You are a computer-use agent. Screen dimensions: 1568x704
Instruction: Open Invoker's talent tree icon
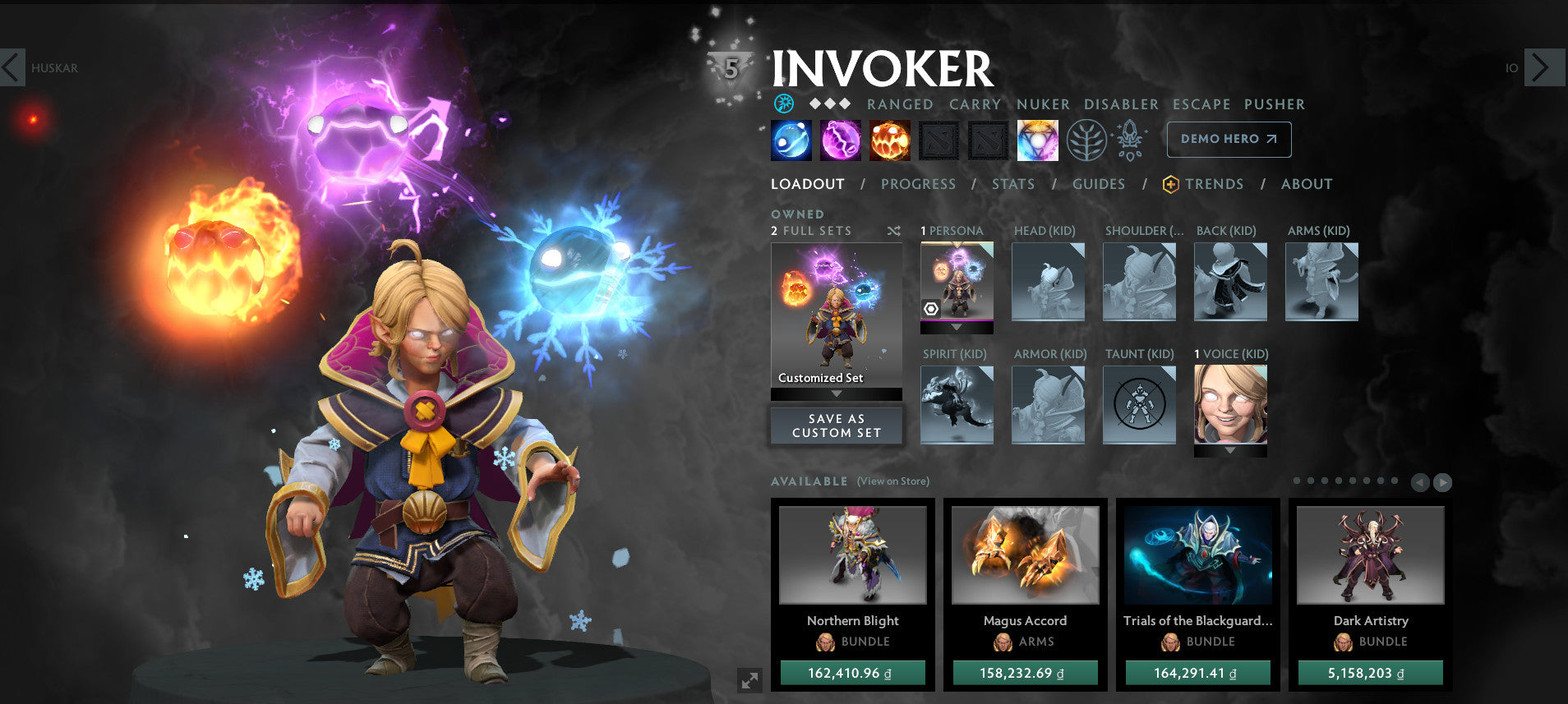(1086, 140)
